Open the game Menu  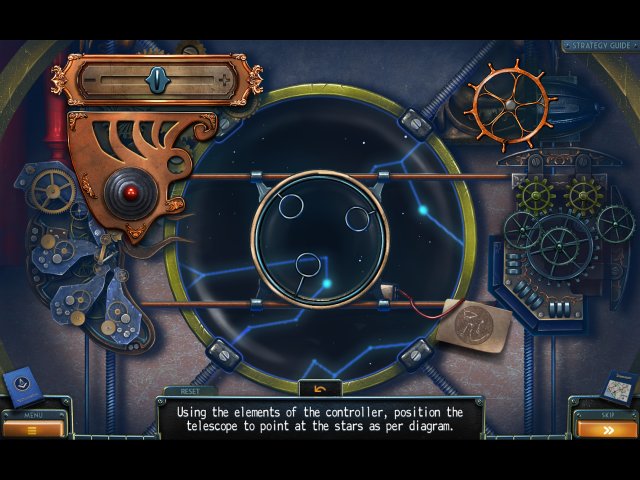33,428
